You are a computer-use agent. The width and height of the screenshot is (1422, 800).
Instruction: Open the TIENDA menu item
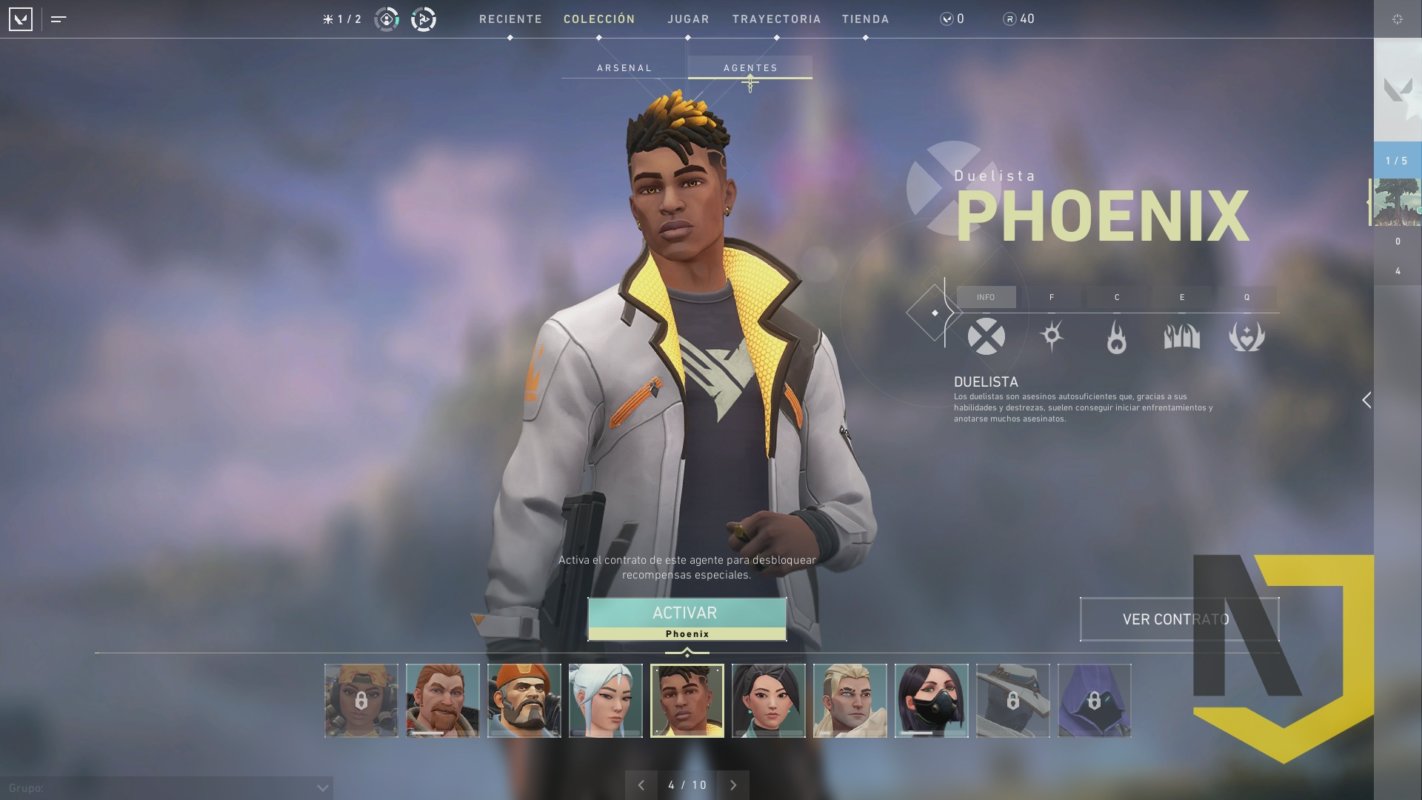pyautogui.click(x=866, y=18)
